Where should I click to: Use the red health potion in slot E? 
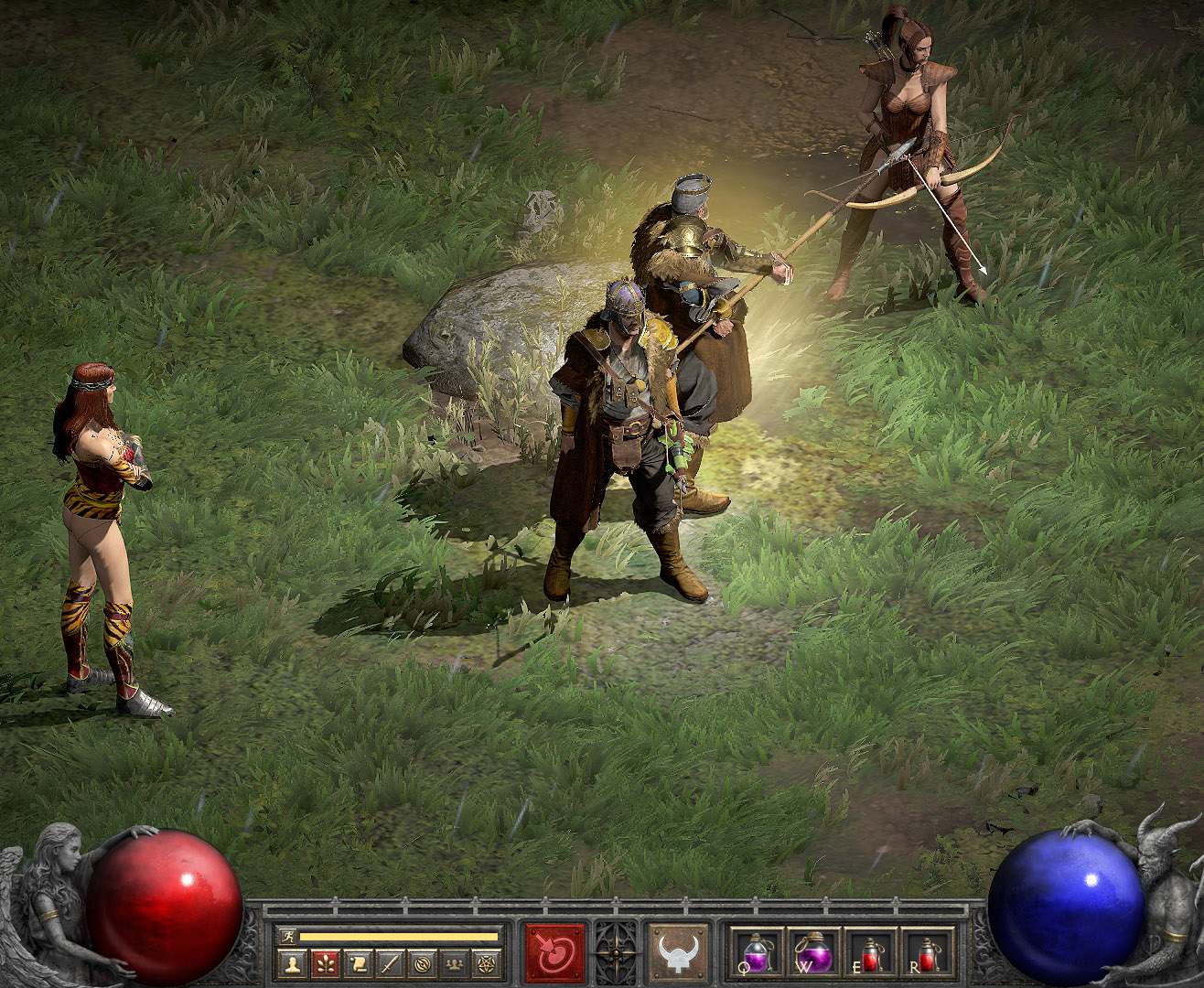[x=869, y=953]
